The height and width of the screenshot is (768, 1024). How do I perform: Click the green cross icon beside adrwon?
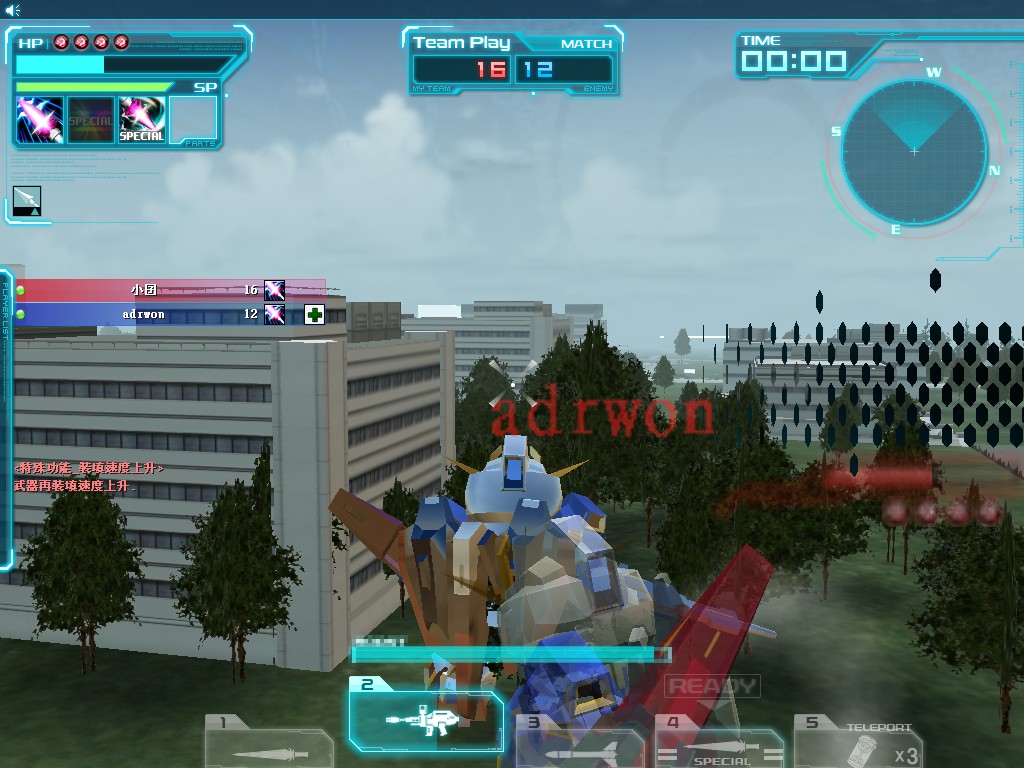(315, 315)
